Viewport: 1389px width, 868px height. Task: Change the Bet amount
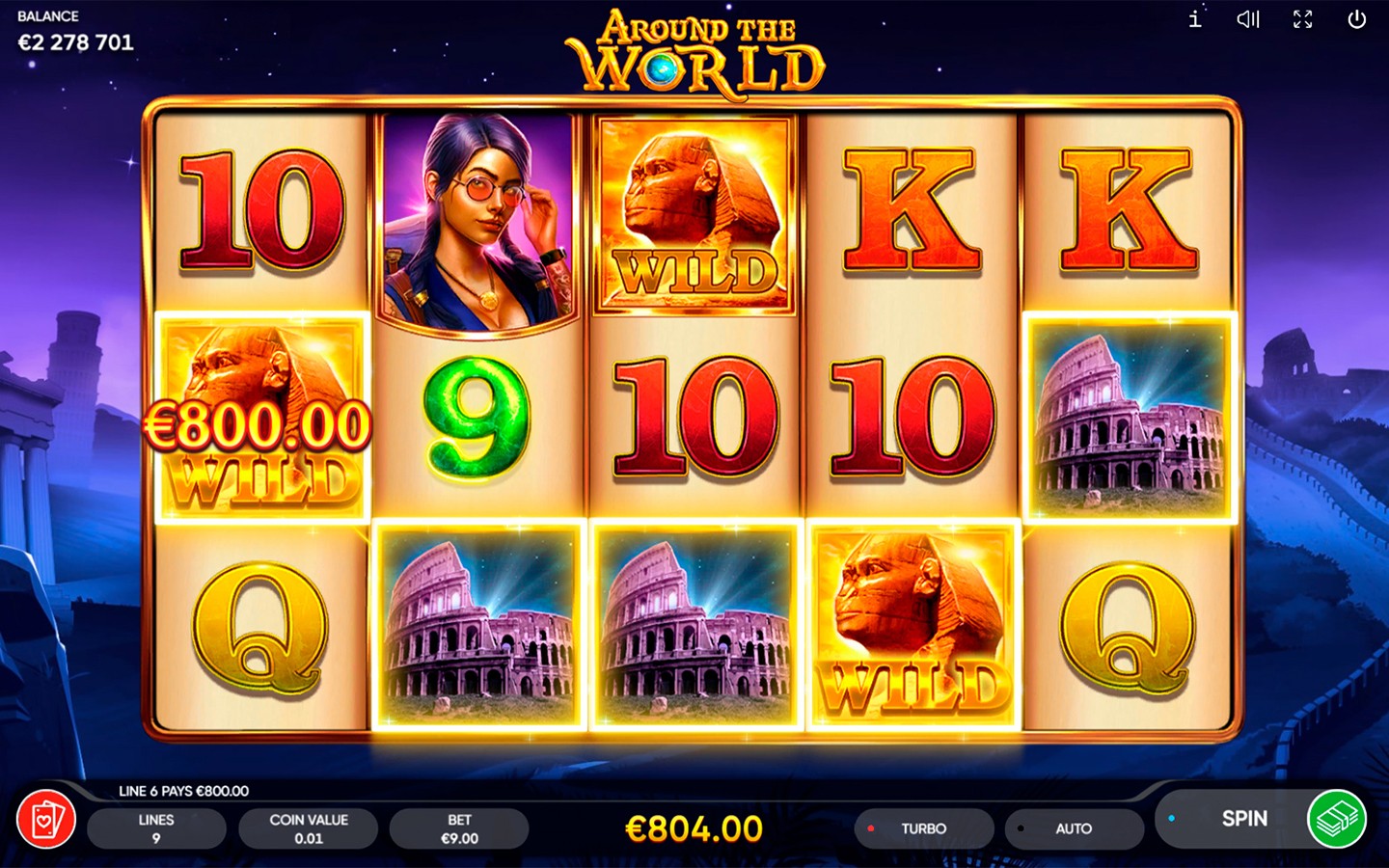pyautogui.click(x=459, y=828)
